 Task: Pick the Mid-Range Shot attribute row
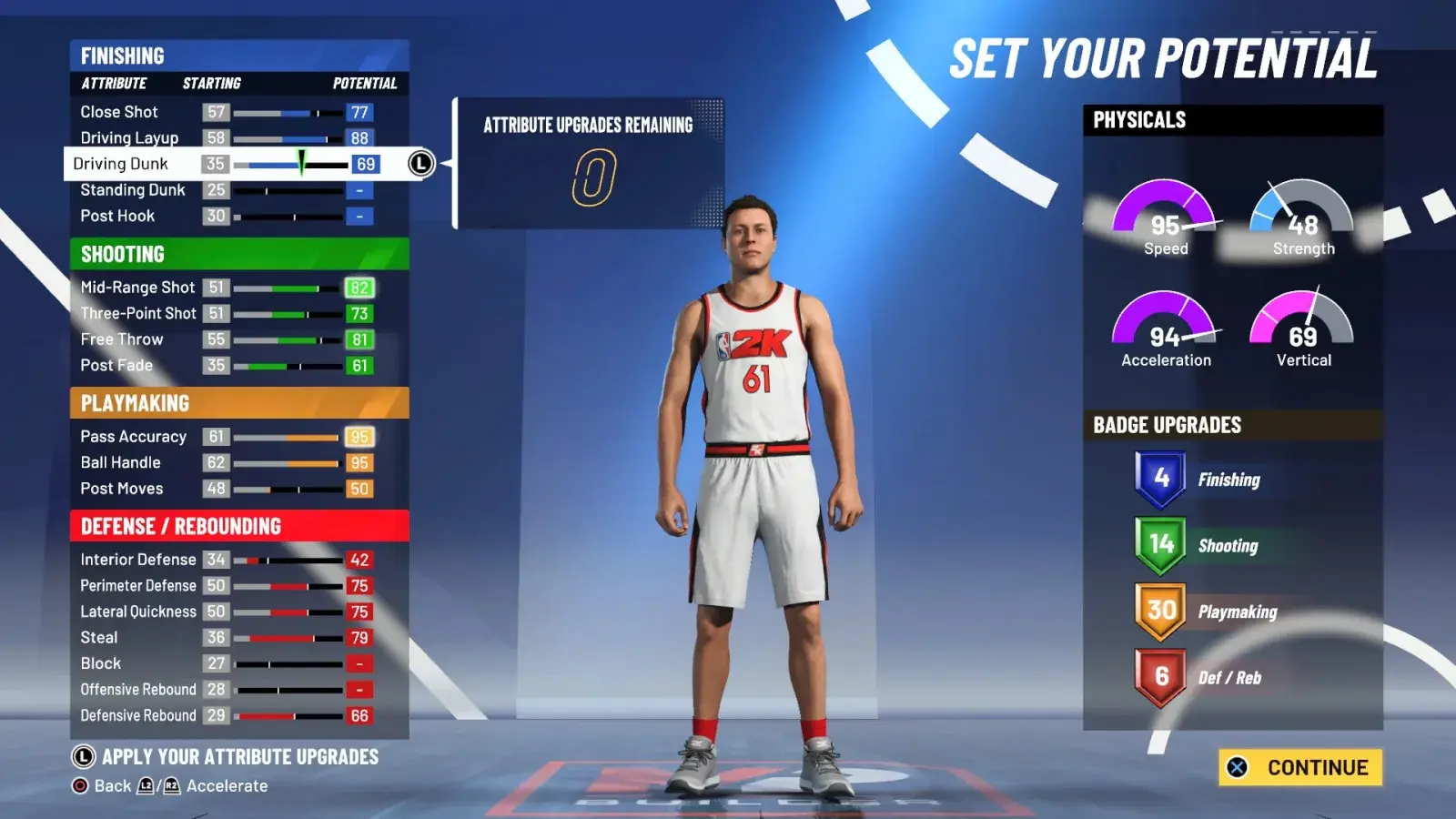[x=227, y=288]
